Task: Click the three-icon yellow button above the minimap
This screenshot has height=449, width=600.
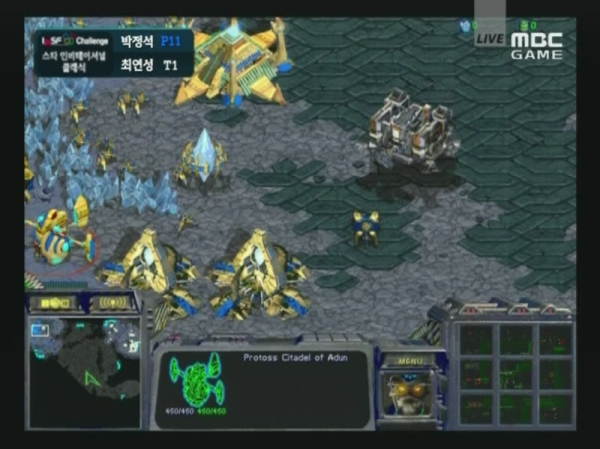Action: tap(58, 303)
